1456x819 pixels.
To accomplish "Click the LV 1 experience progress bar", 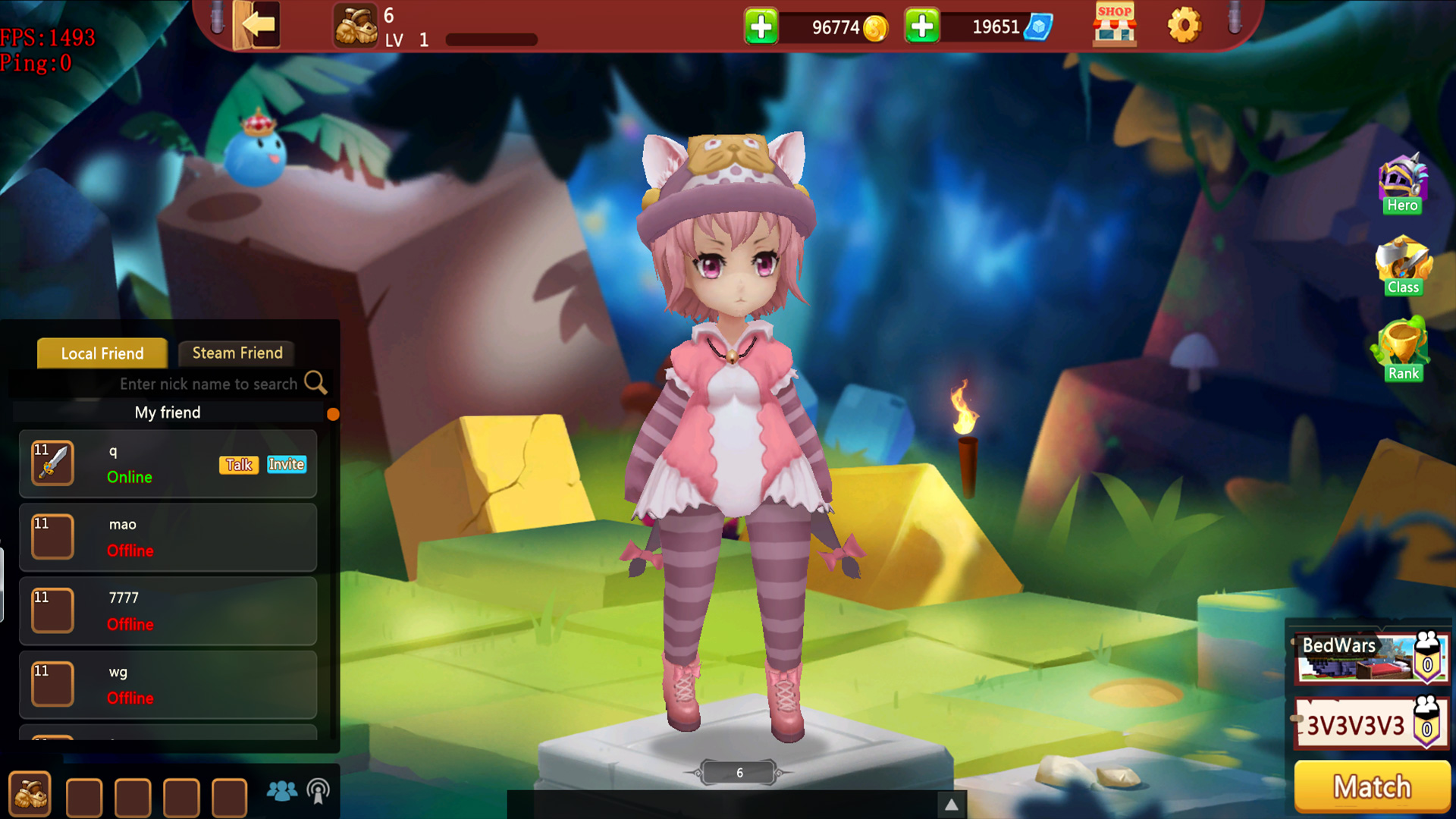I will click(x=489, y=38).
